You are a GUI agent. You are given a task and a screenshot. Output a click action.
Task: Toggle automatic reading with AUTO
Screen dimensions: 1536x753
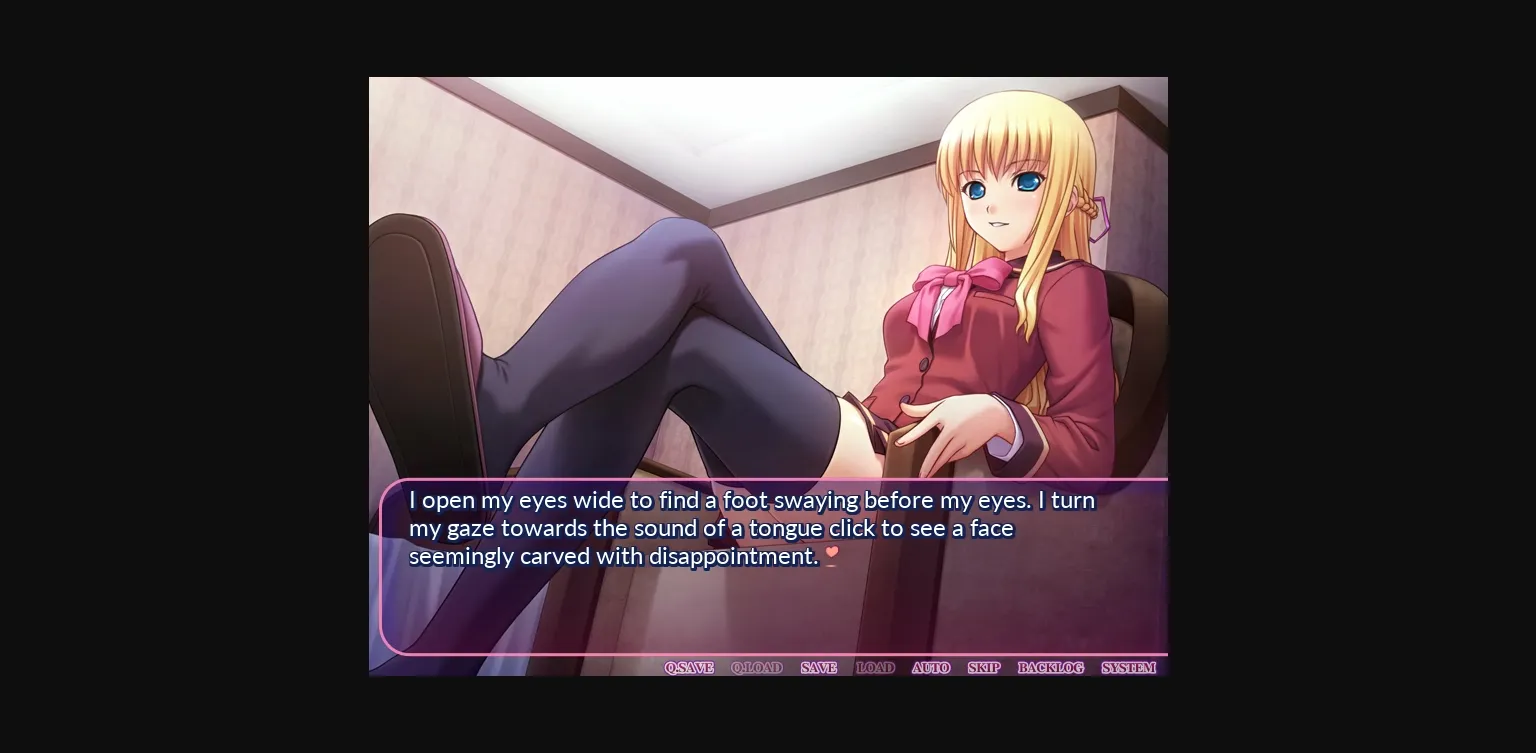[x=931, y=667]
